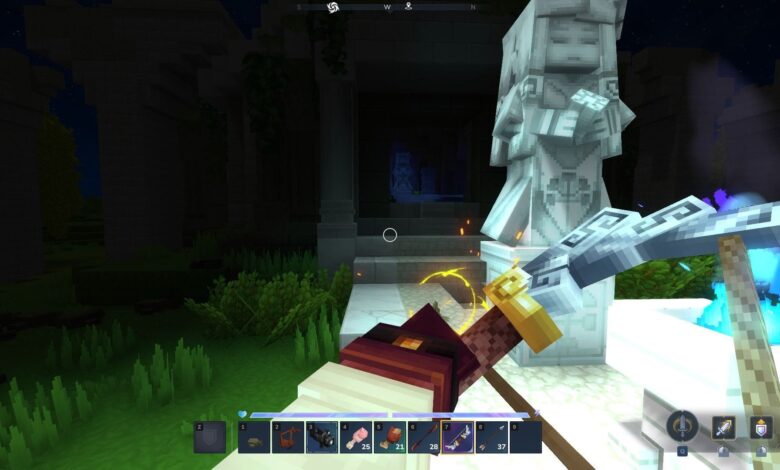Pick the red staff stack of 28
The image size is (780, 470).
tap(424, 437)
